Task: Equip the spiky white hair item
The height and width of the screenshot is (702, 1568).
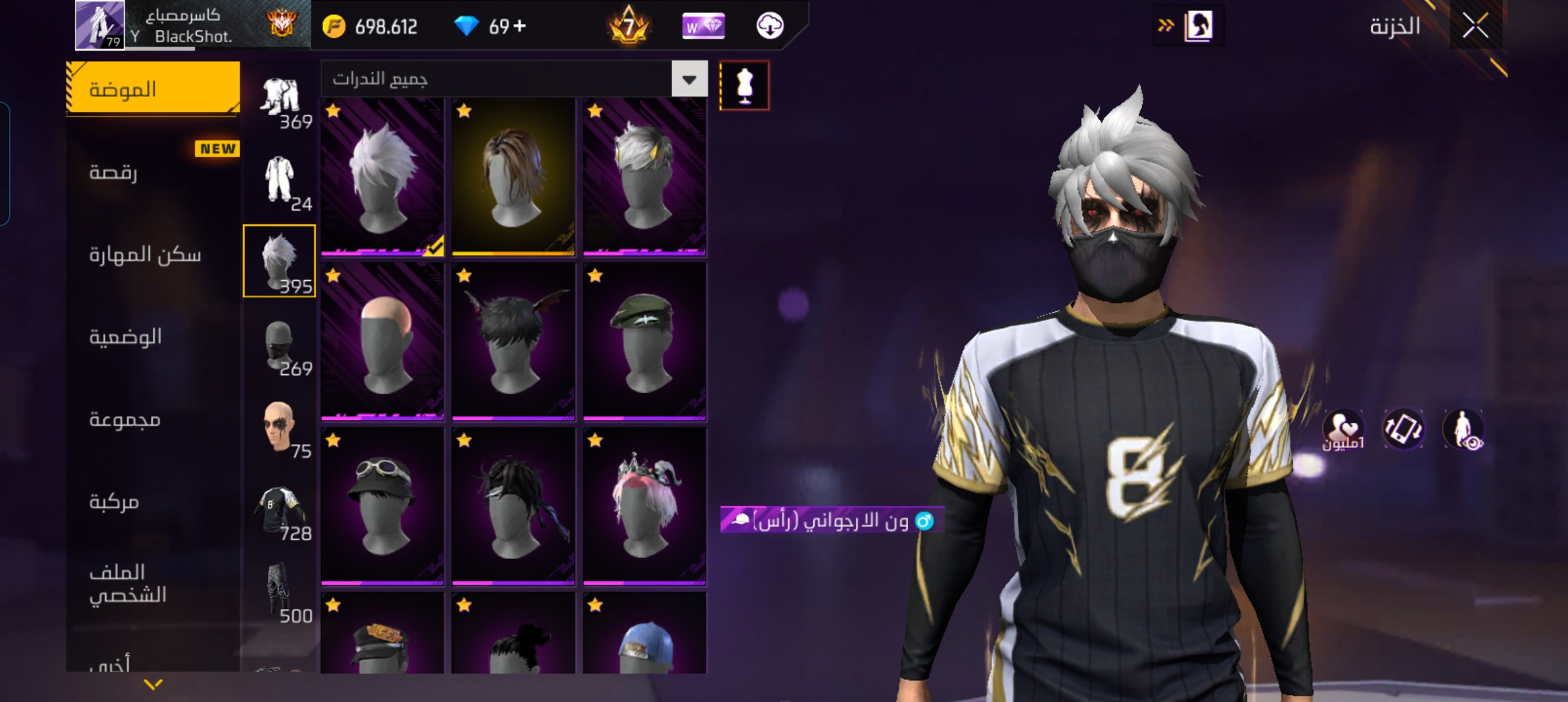Action: pos(382,177)
